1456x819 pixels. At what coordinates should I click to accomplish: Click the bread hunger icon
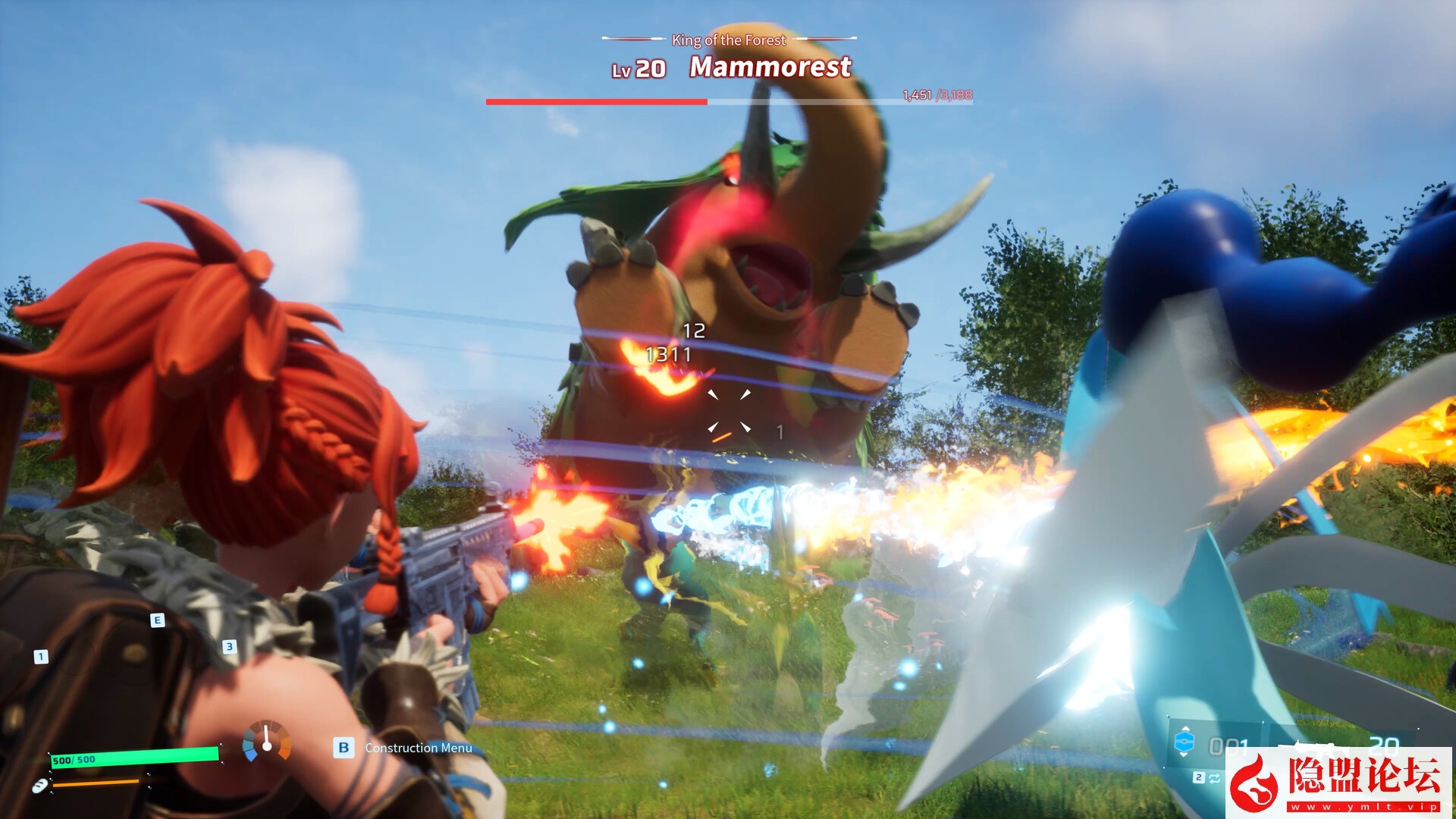39,786
